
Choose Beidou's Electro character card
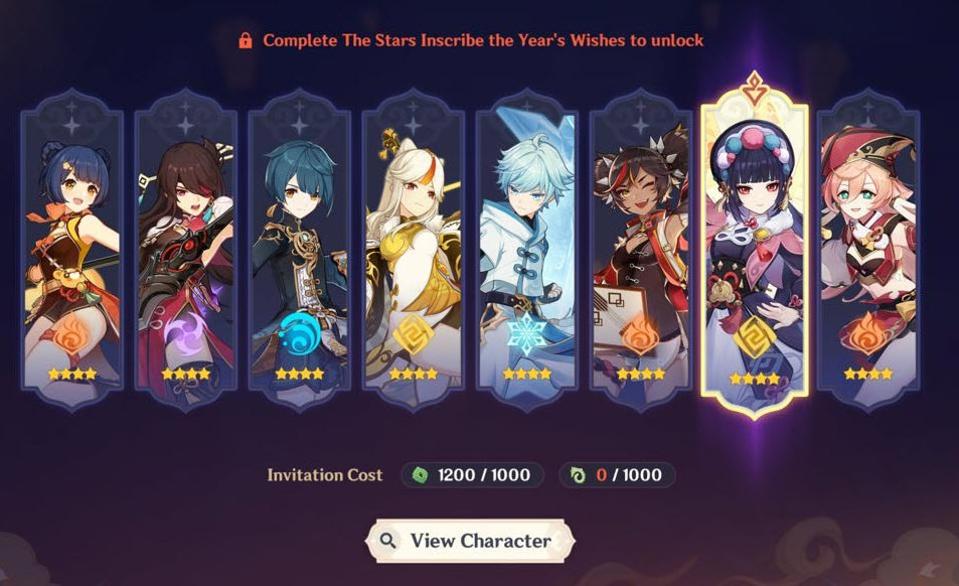[185, 250]
